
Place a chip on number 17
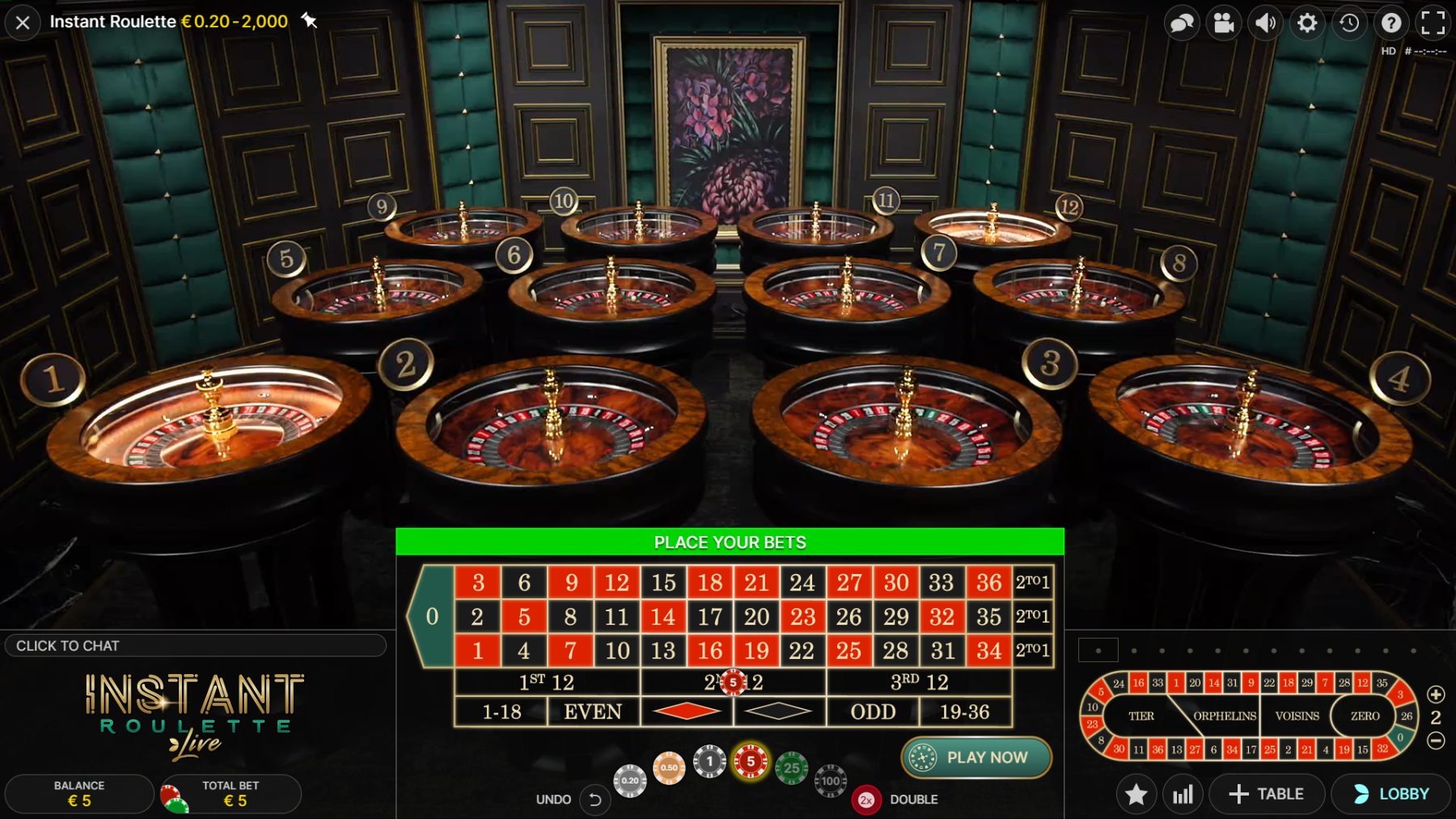[x=709, y=617]
